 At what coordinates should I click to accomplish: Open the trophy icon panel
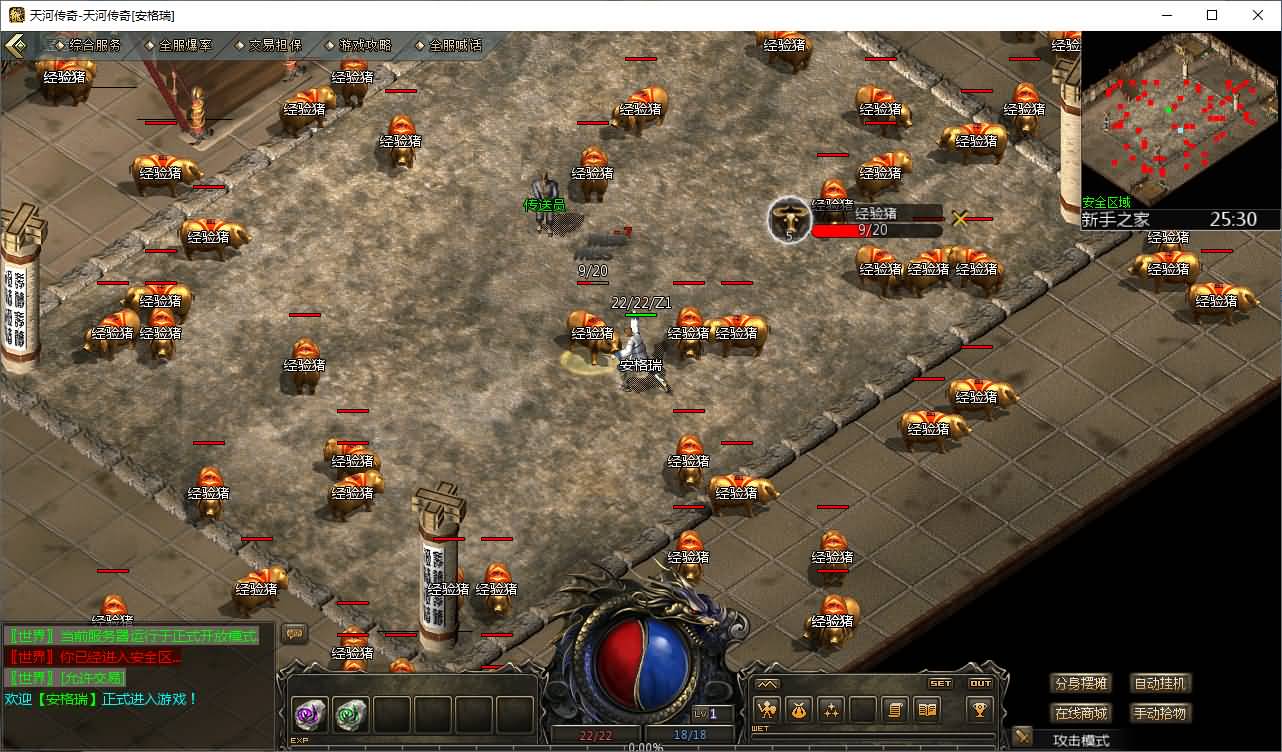(979, 710)
